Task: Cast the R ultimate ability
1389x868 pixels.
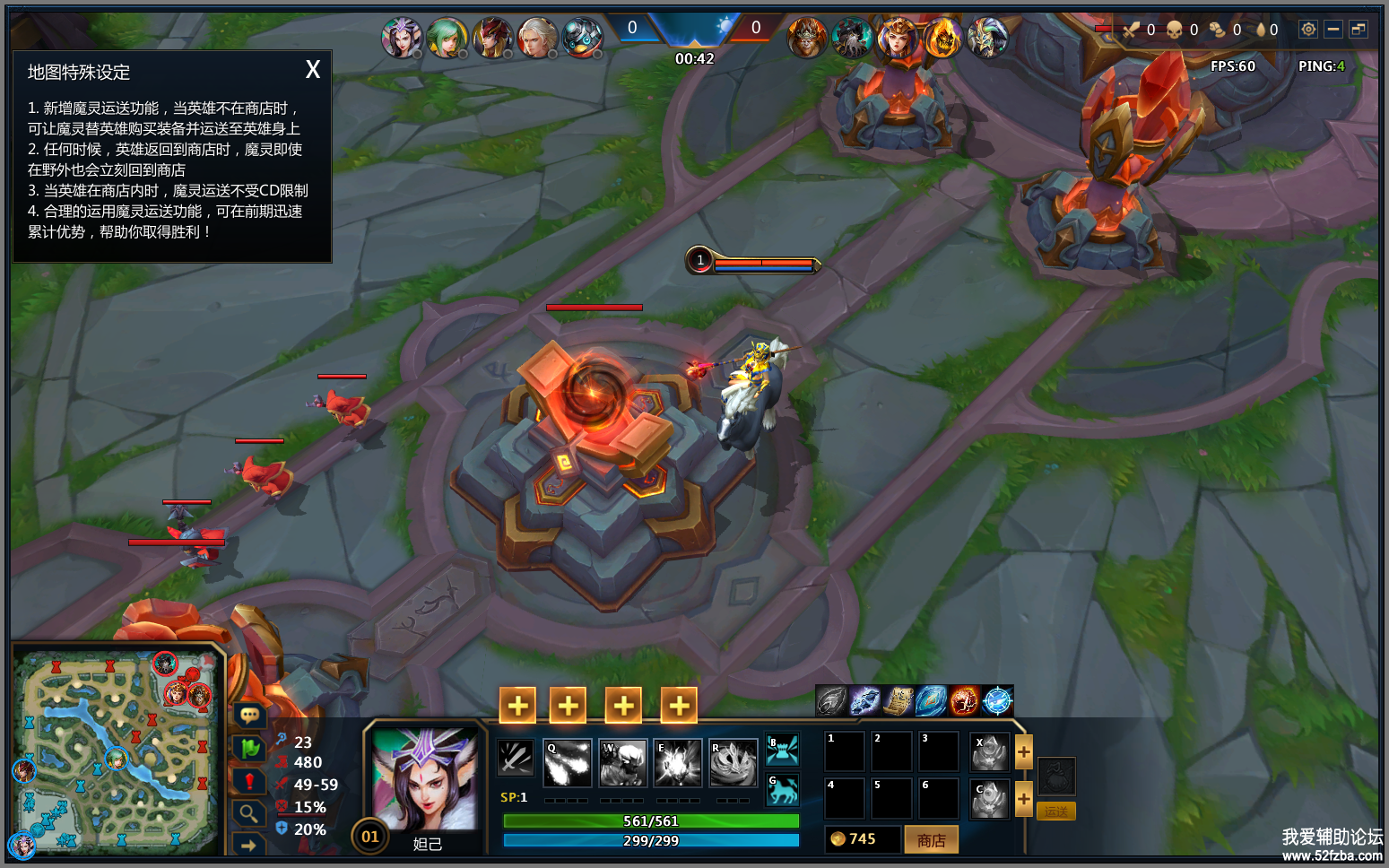Action: coord(734,762)
